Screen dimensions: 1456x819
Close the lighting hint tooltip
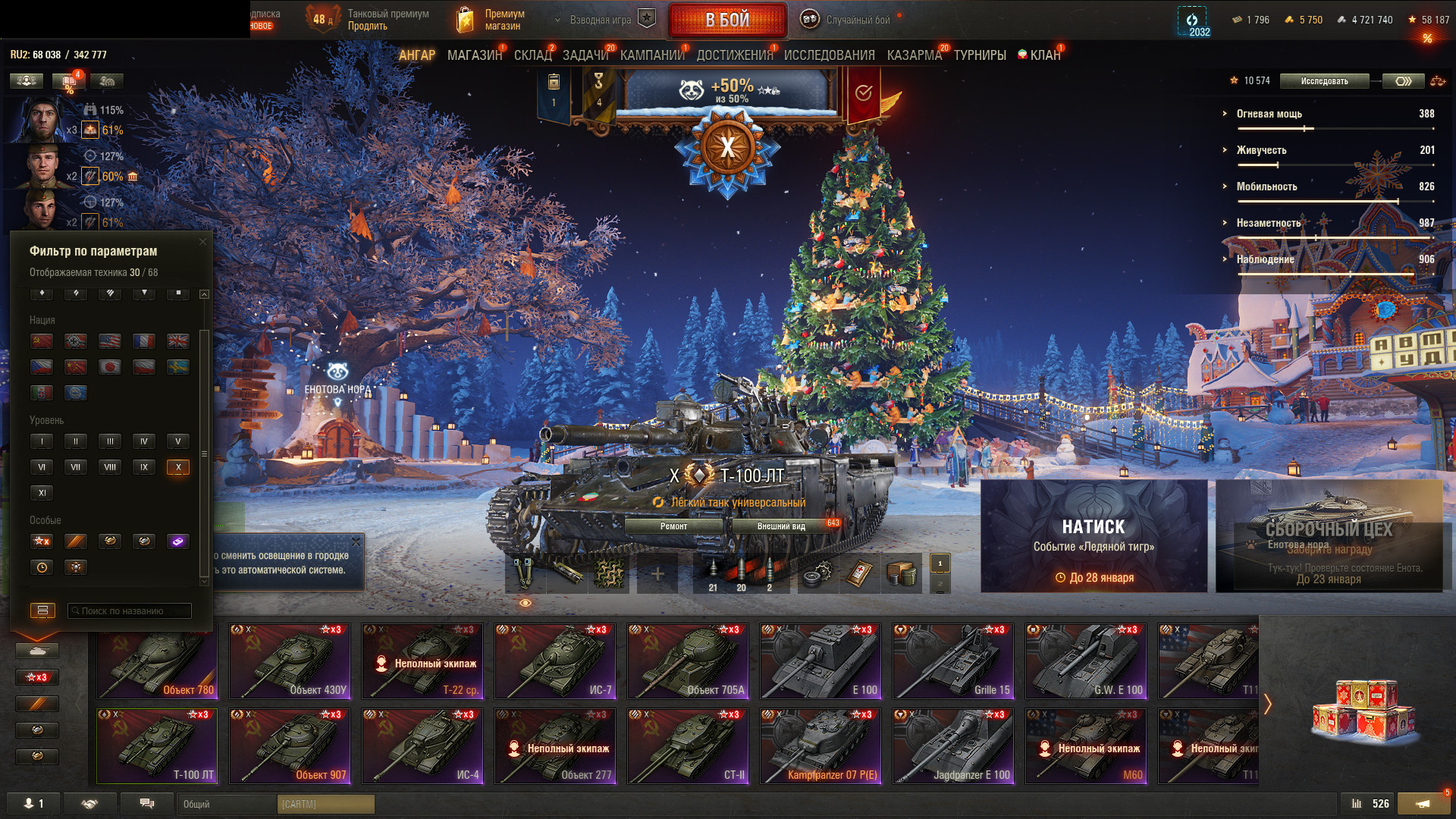pyautogui.click(x=356, y=541)
